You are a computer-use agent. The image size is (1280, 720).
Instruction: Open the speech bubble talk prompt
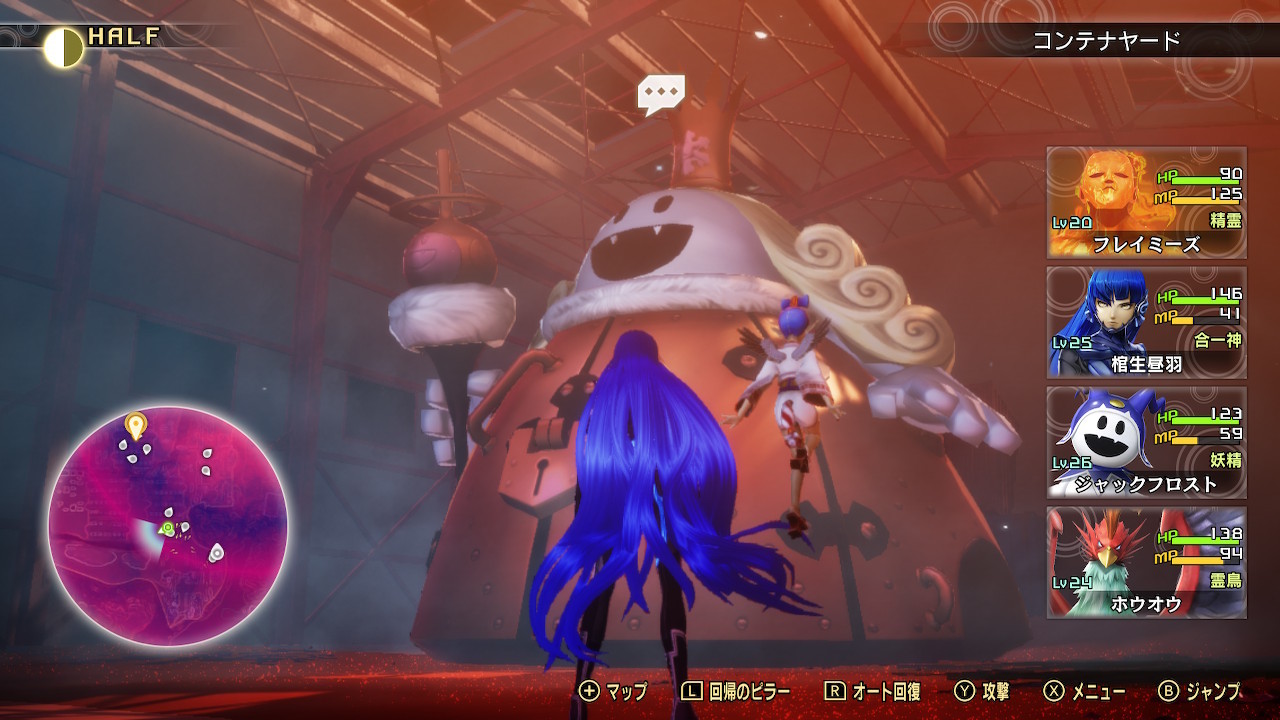(661, 94)
